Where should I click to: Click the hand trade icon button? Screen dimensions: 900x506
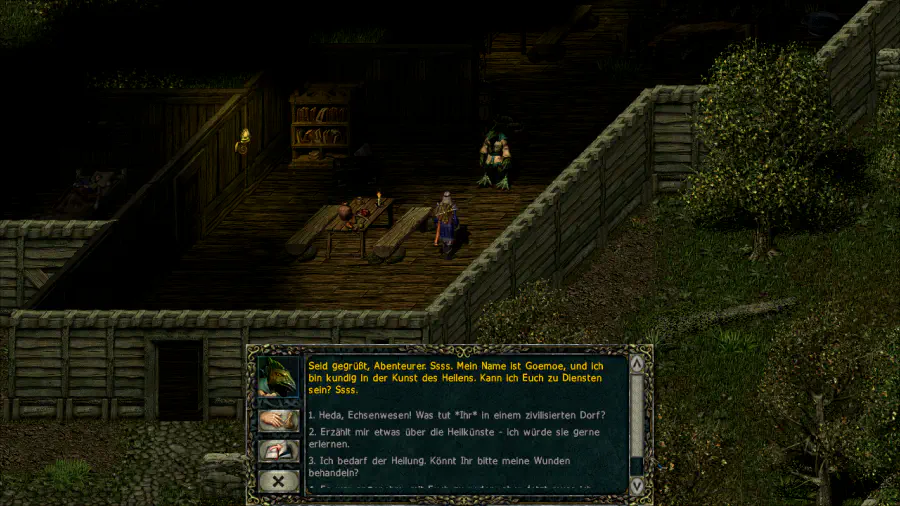click(279, 421)
